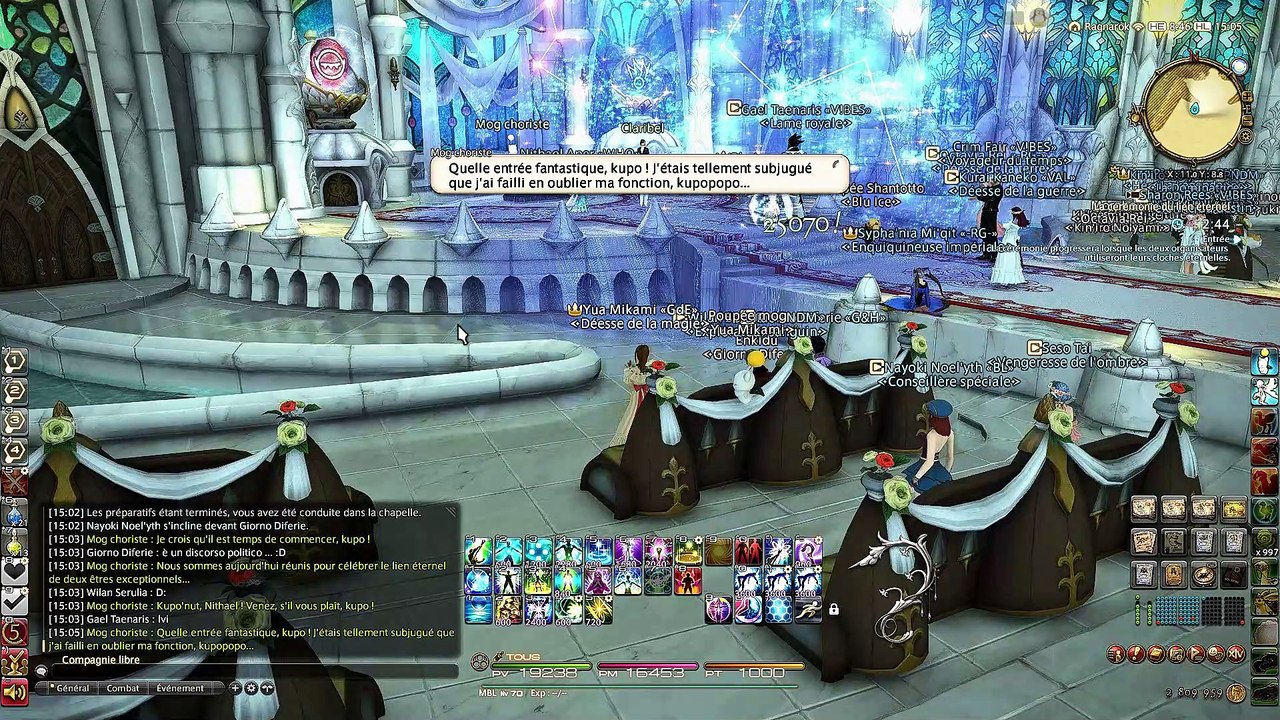
Task: Select the red number 5 marker icon
Action: 14,633
